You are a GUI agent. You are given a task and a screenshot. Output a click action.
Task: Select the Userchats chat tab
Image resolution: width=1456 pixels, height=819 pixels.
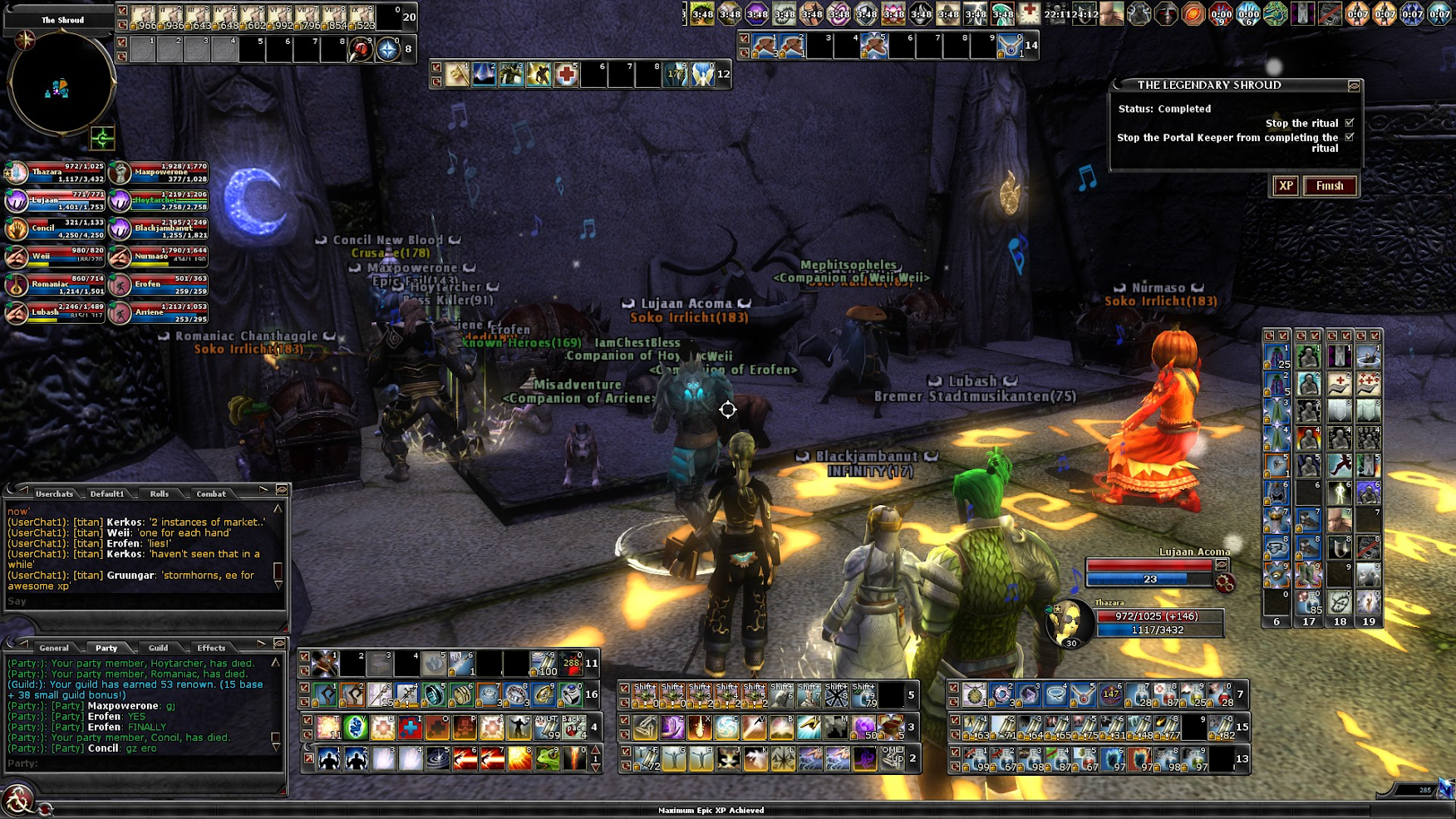pyautogui.click(x=54, y=494)
